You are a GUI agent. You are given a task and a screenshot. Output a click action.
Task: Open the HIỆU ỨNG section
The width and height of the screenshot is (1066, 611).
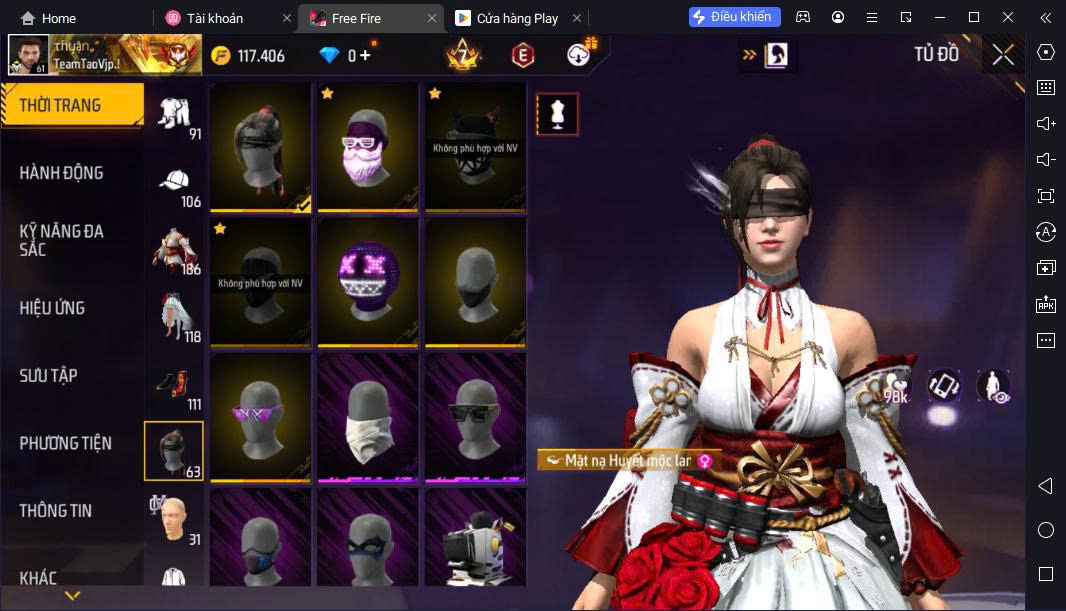click(x=52, y=308)
